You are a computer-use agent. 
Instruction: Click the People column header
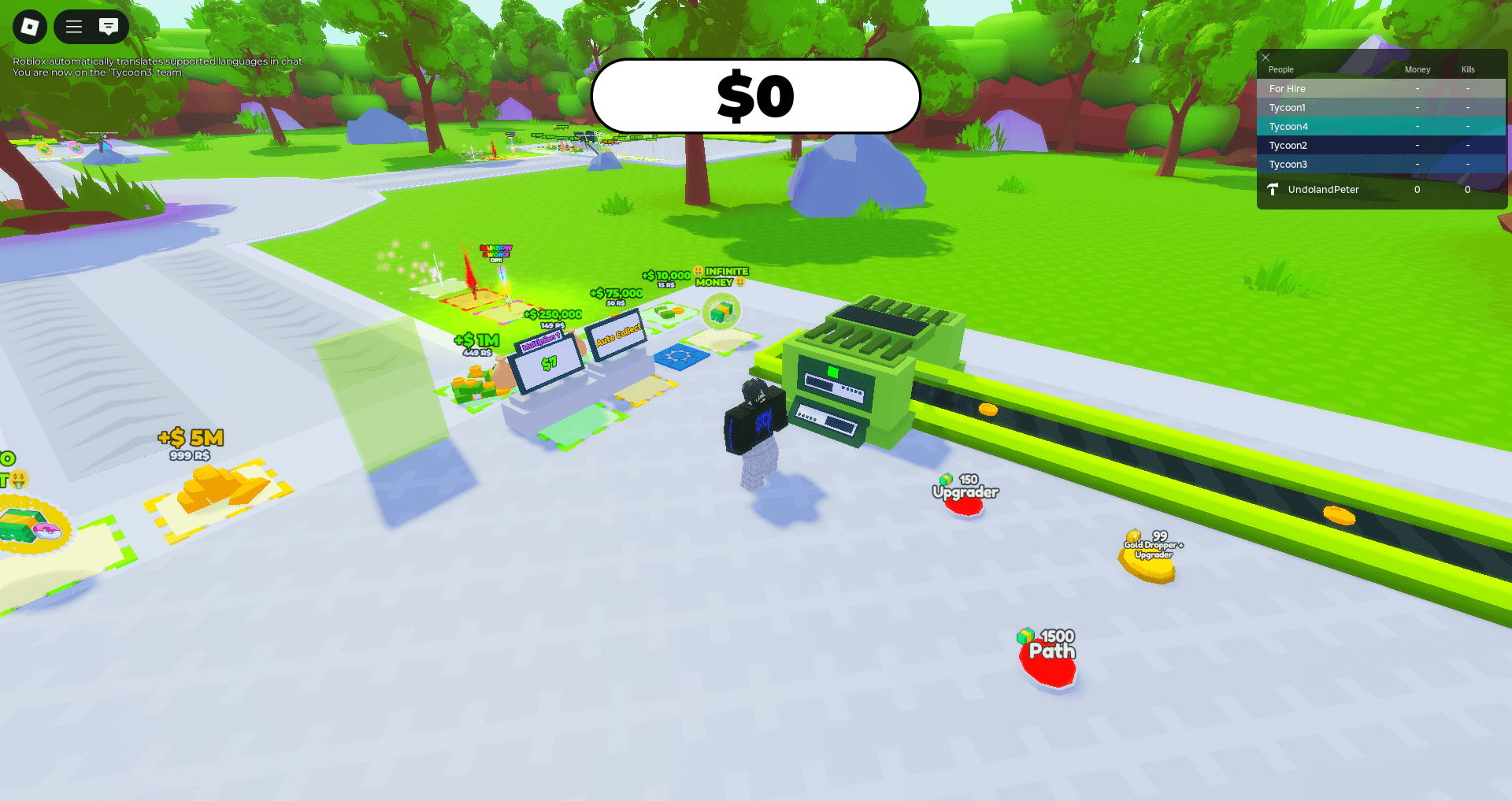click(x=1280, y=69)
